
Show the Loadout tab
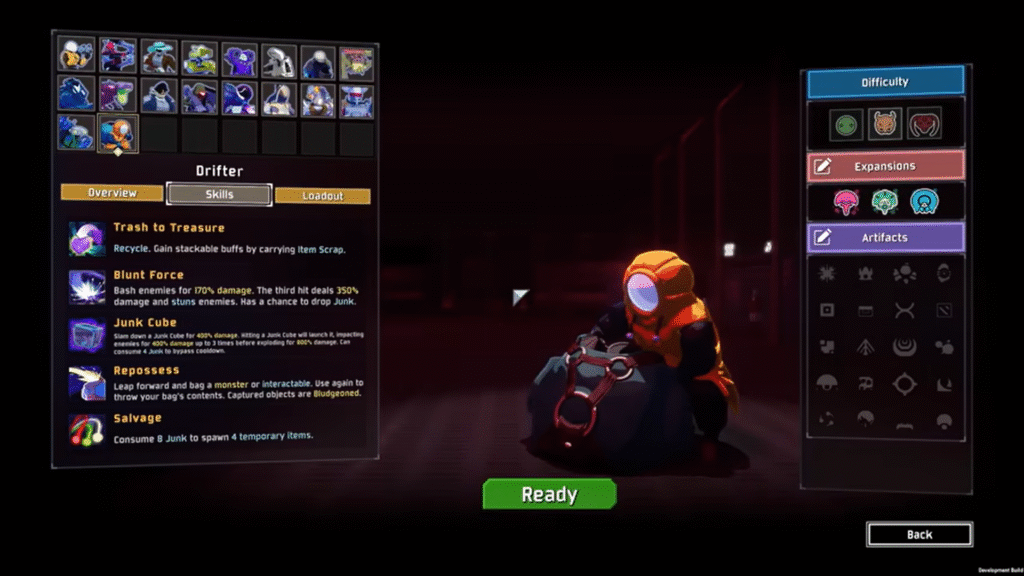[x=323, y=196]
